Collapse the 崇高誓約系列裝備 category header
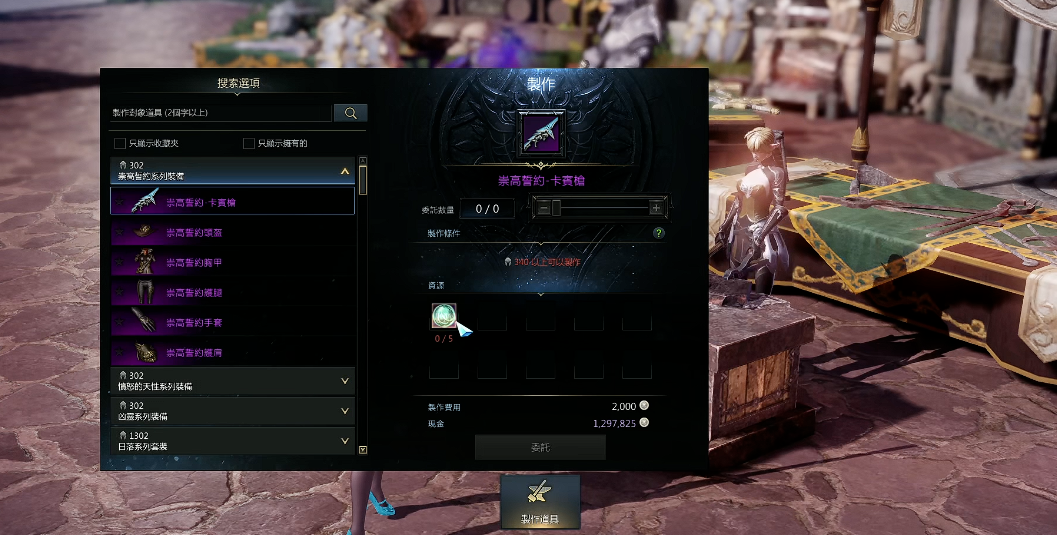 [x=344, y=171]
